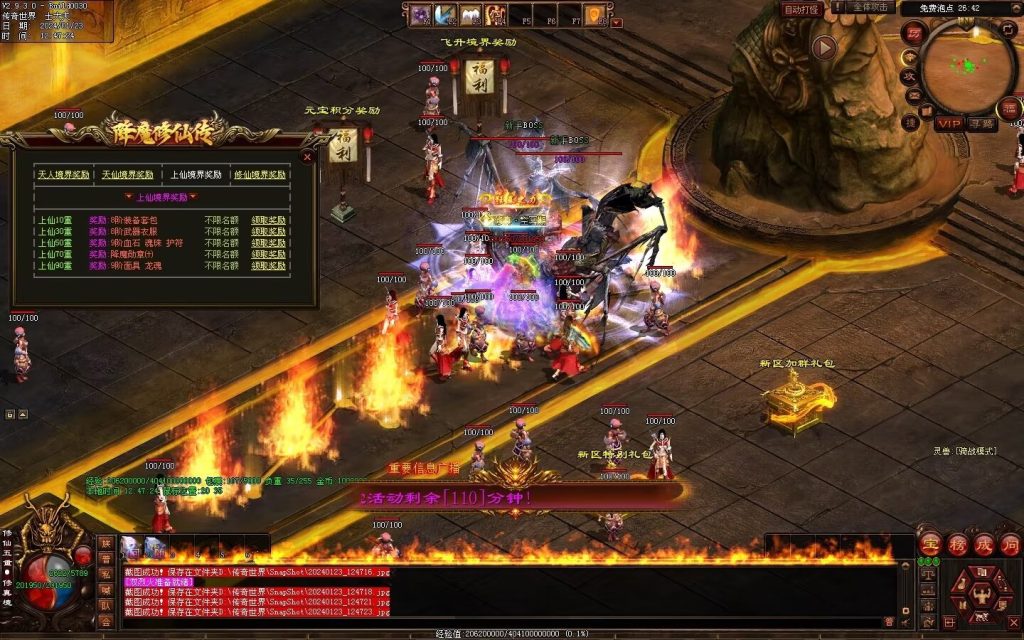Claim the 上仙90重 reward via 领取奖励
This screenshot has height=640, width=1024.
click(x=268, y=266)
